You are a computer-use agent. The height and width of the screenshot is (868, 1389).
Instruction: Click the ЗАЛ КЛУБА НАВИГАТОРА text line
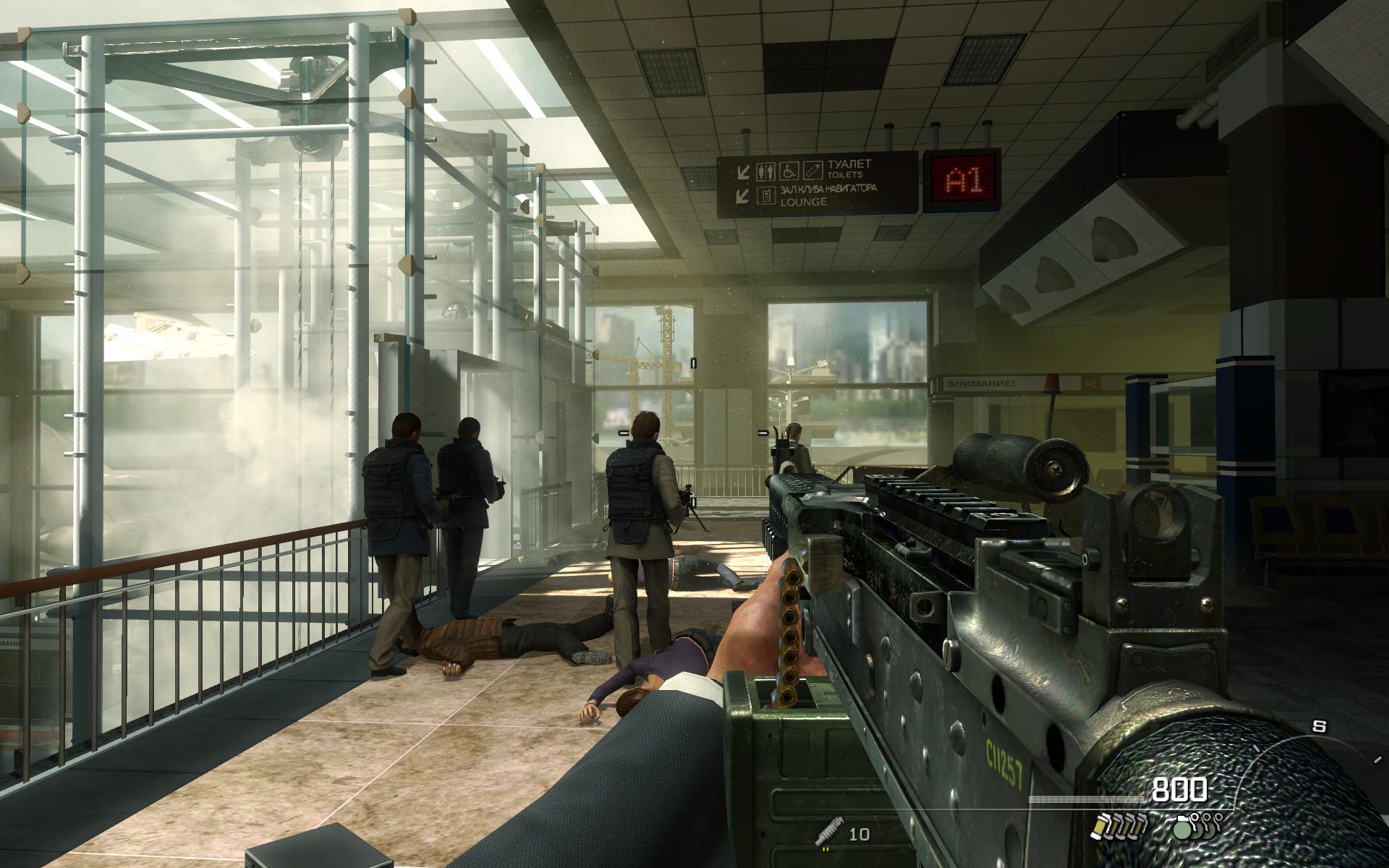(x=829, y=190)
